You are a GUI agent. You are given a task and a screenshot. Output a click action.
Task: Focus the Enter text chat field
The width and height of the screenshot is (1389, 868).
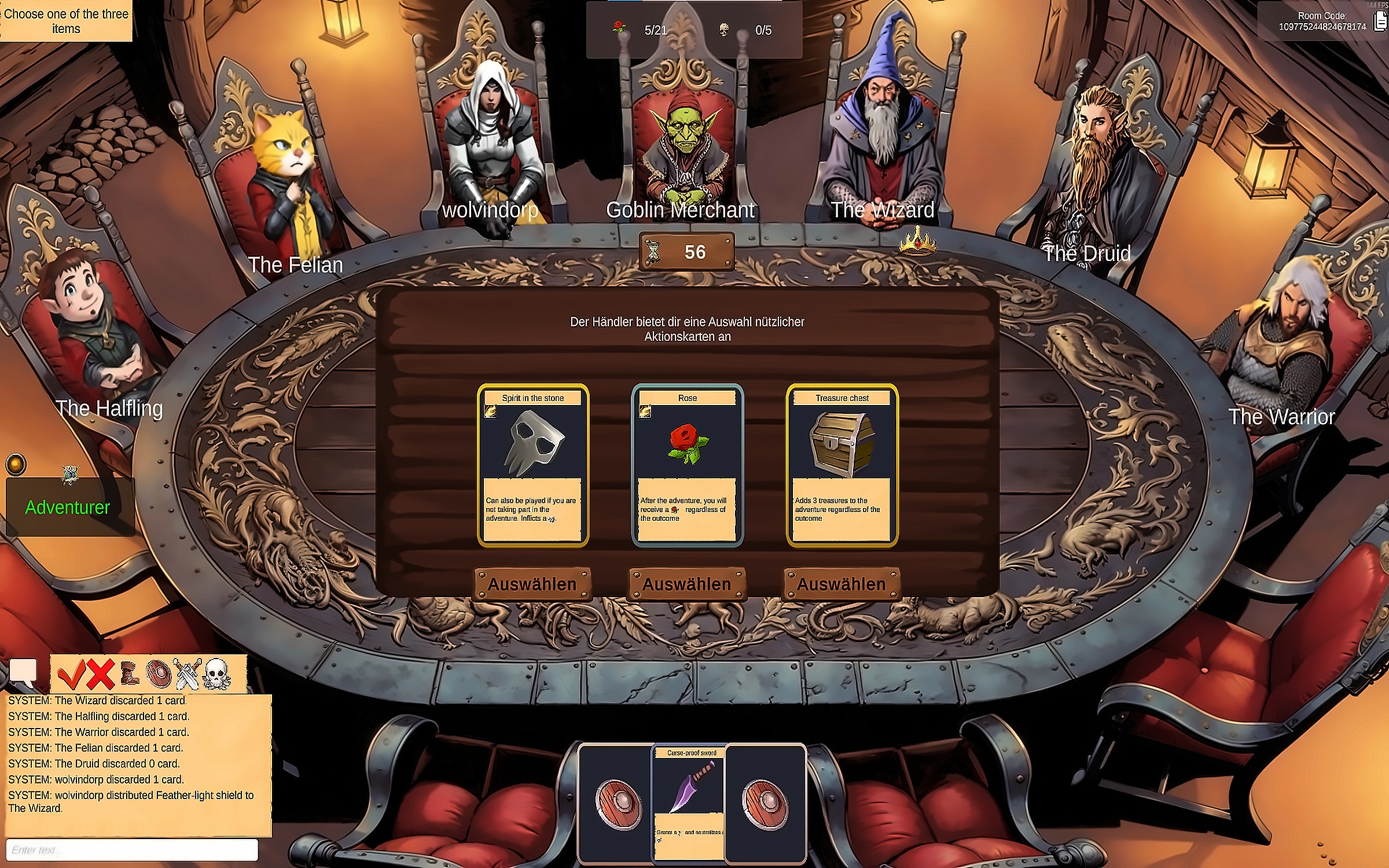point(132,849)
